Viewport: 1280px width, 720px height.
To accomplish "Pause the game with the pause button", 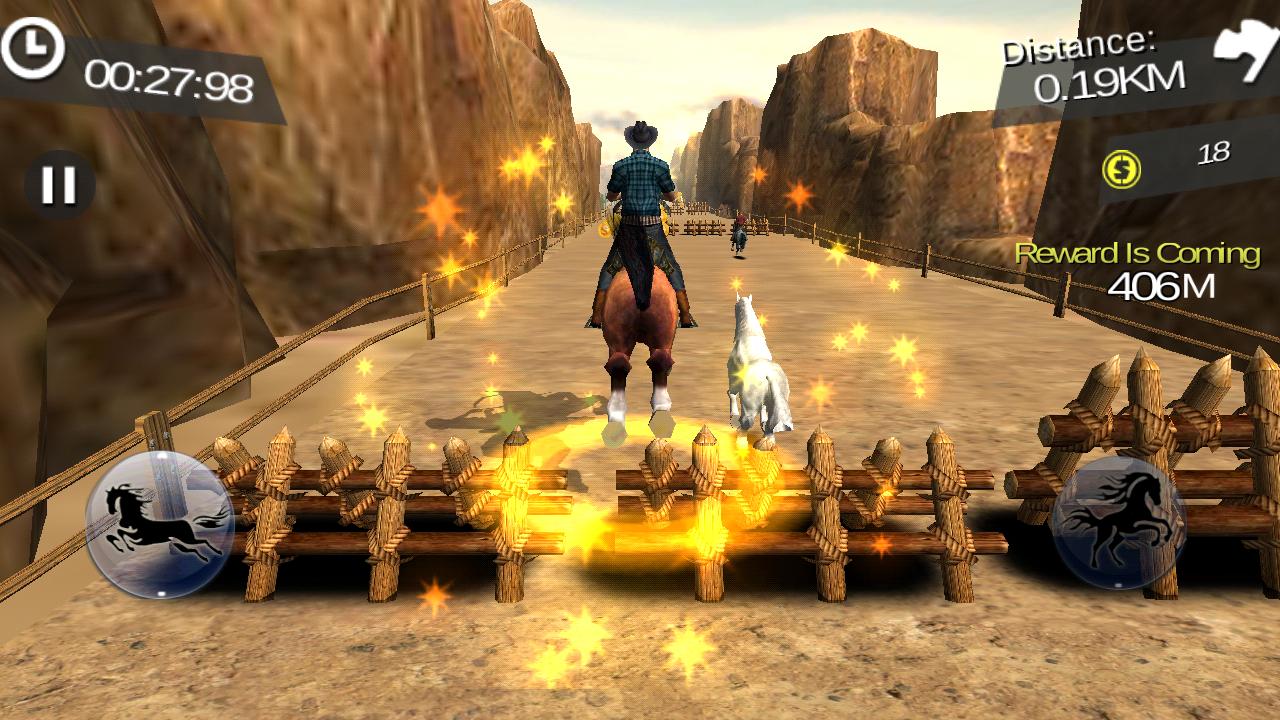I will 59,185.
